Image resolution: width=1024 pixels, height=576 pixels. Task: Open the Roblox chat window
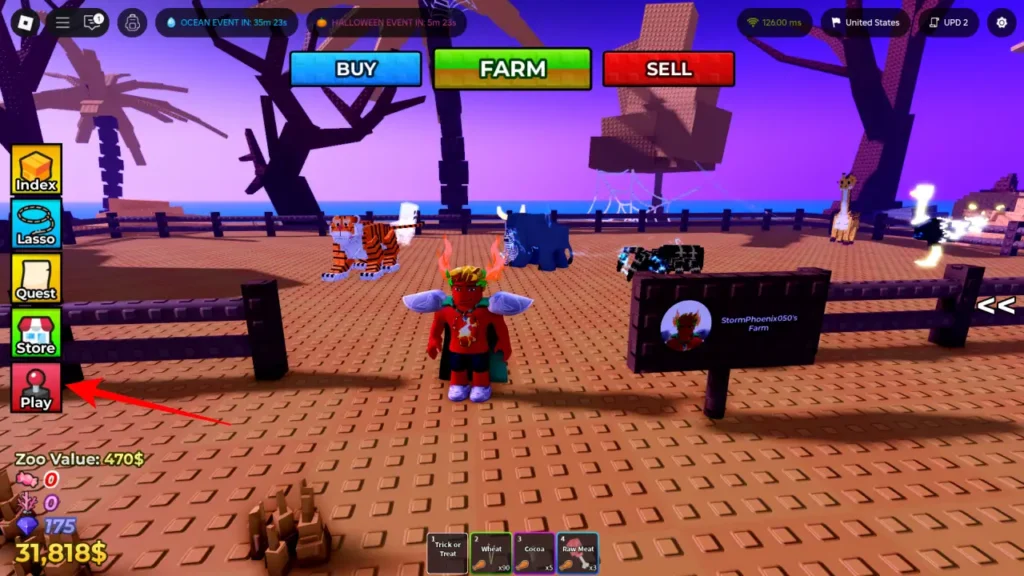(x=94, y=22)
